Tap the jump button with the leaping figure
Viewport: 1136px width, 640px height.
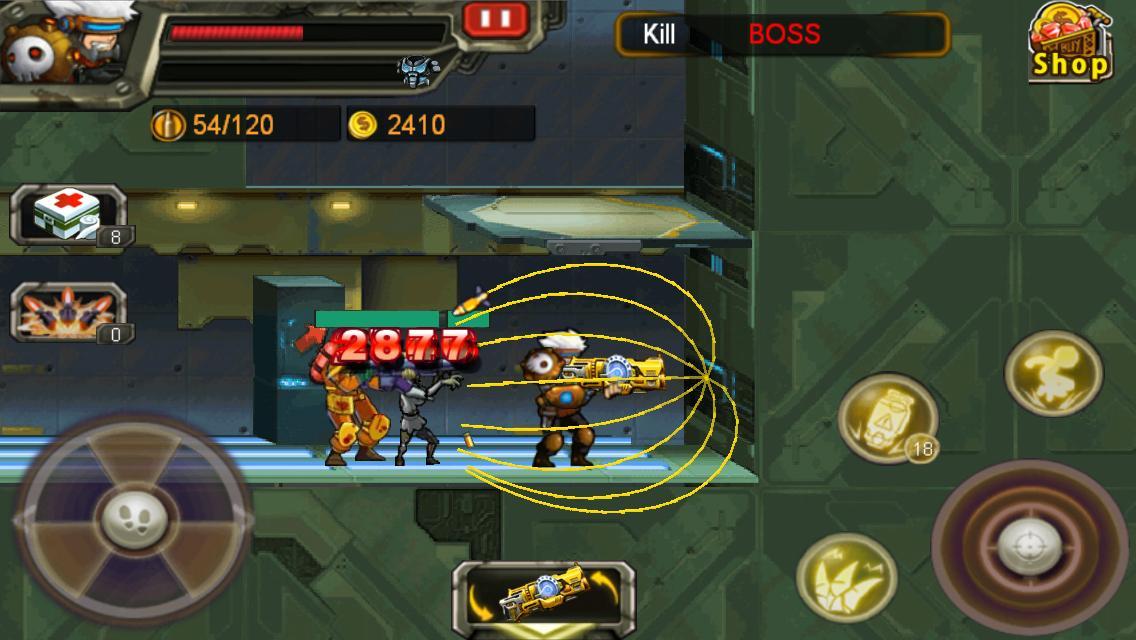pos(1053,371)
